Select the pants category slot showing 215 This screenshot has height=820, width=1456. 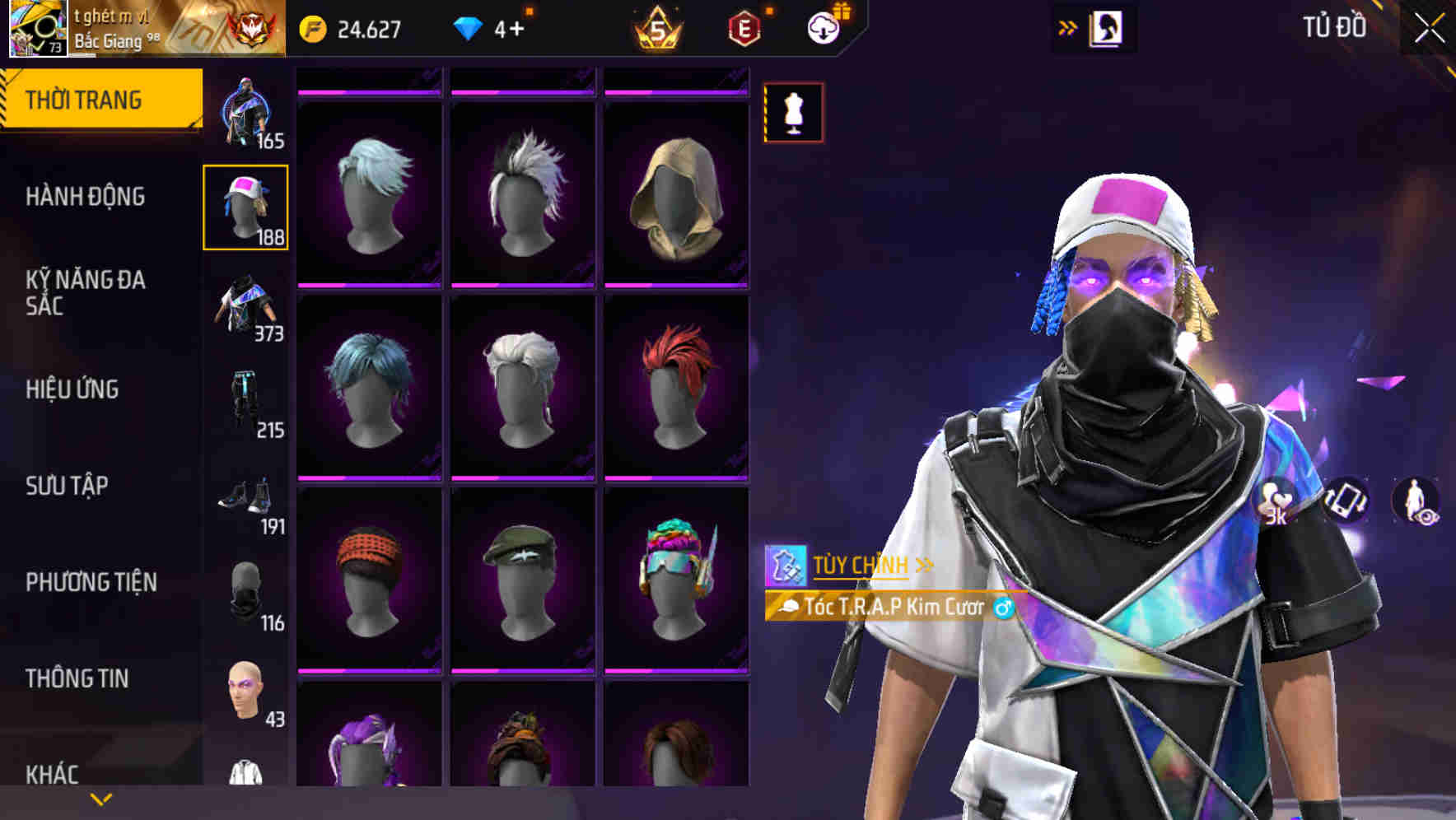pyautogui.click(x=245, y=399)
